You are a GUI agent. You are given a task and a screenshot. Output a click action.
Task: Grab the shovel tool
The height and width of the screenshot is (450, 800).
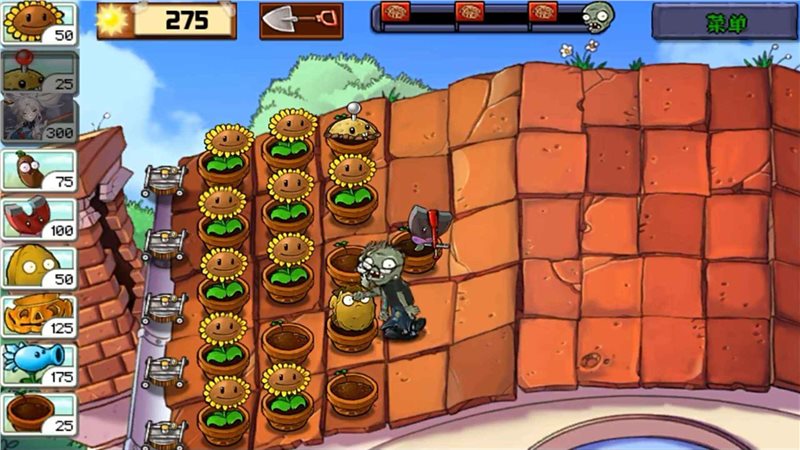click(300, 20)
